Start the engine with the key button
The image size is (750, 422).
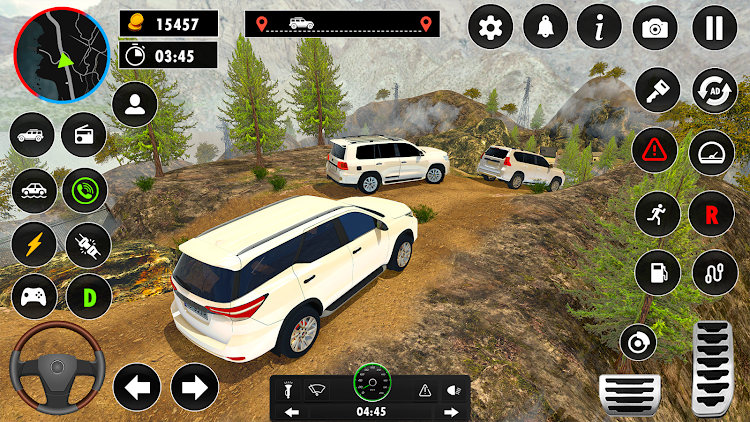click(x=657, y=90)
